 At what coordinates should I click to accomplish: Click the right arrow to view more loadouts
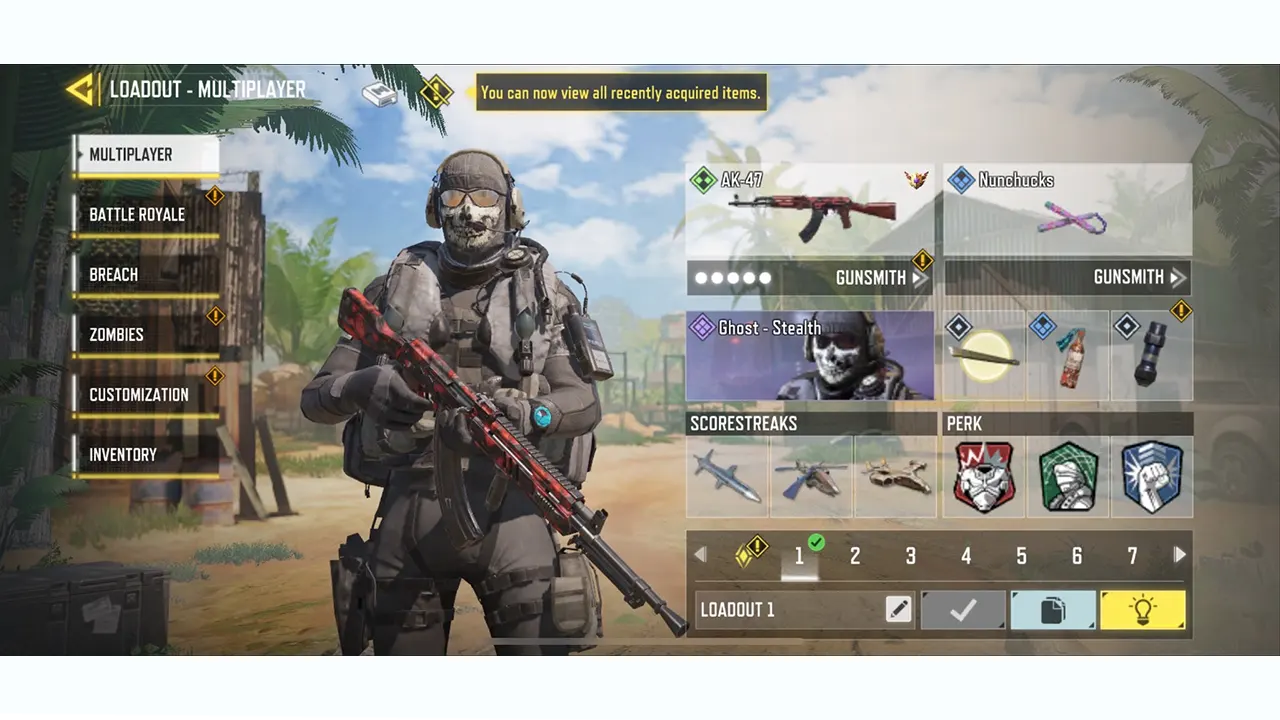[x=1179, y=554]
